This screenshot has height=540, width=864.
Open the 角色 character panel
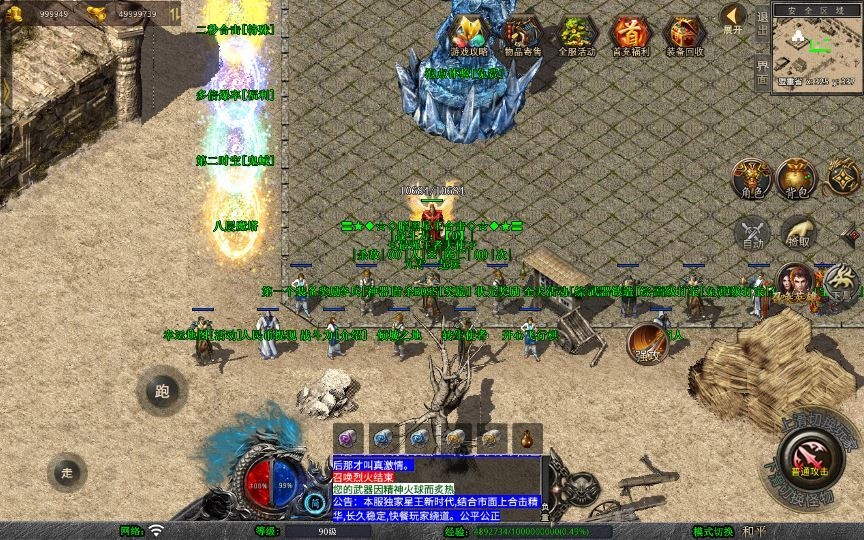click(752, 178)
